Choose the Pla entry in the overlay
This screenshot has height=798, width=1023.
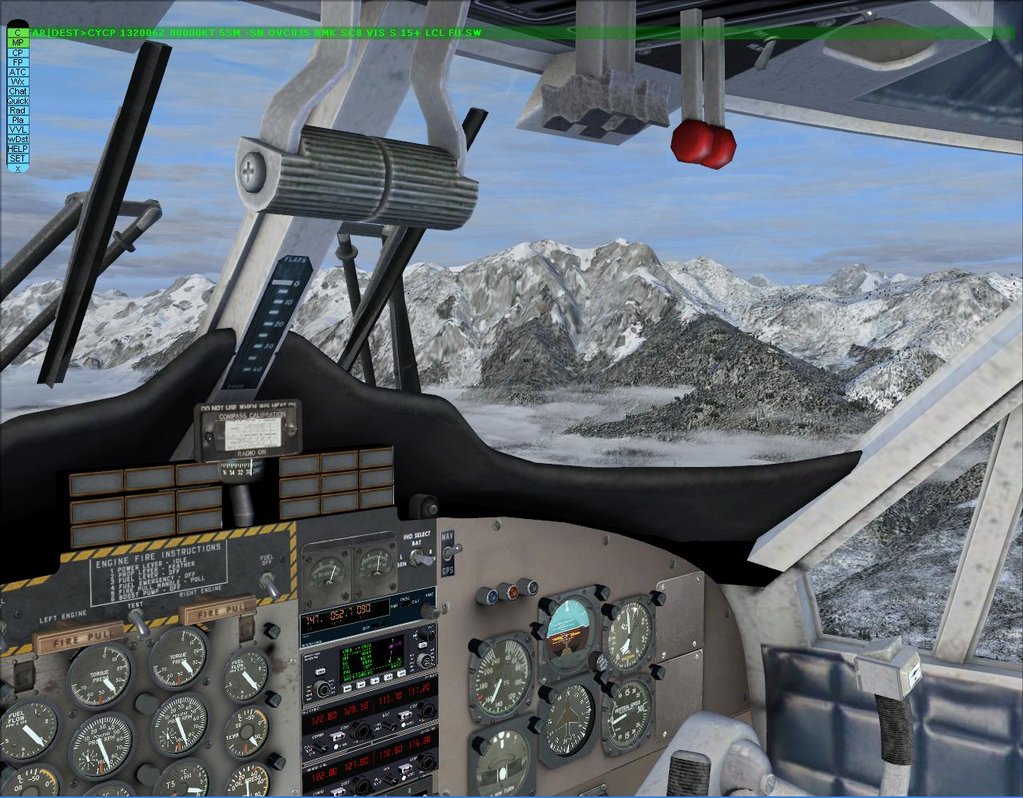pyautogui.click(x=17, y=120)
